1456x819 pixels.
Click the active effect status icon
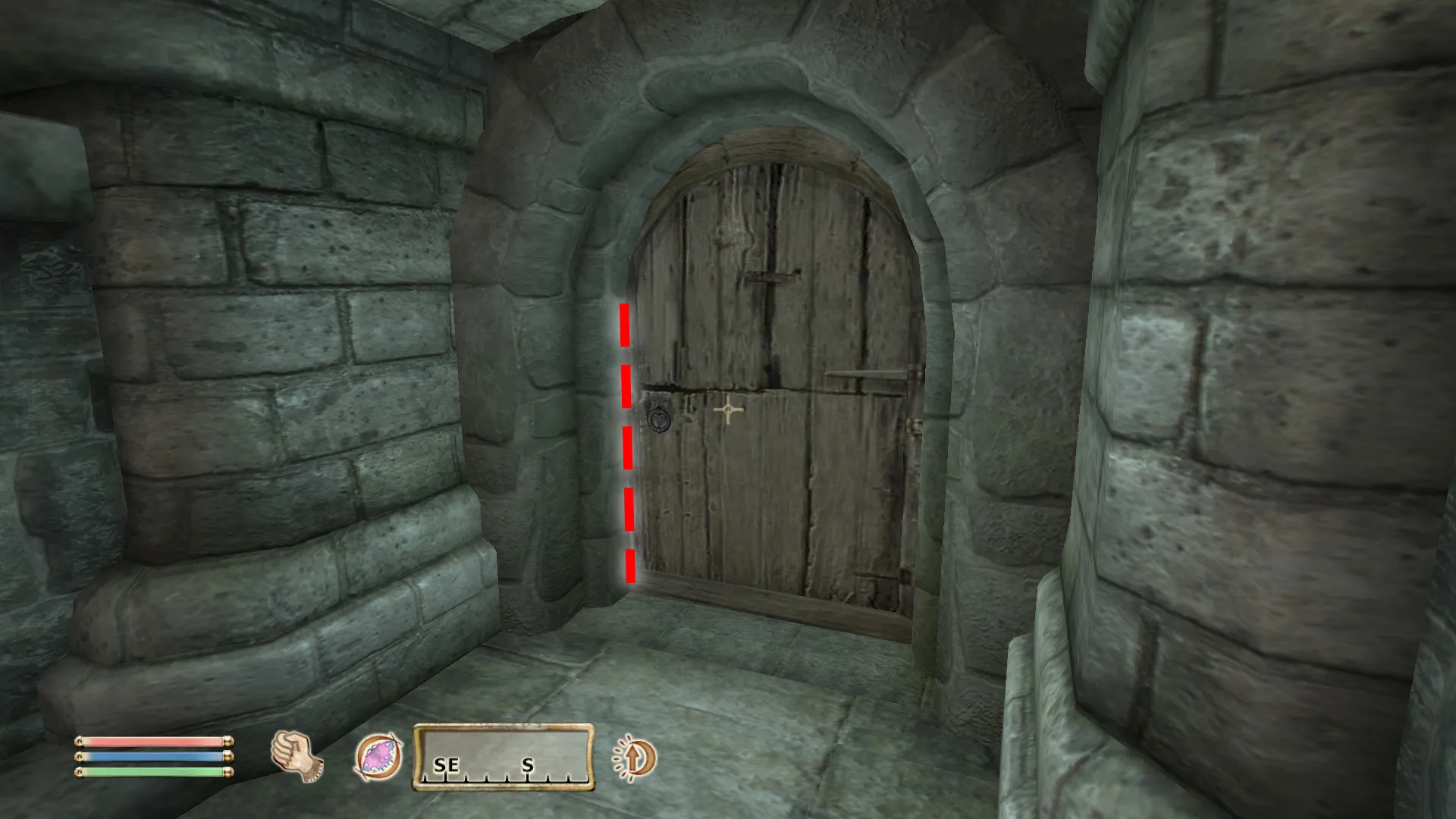click(634, 757)
